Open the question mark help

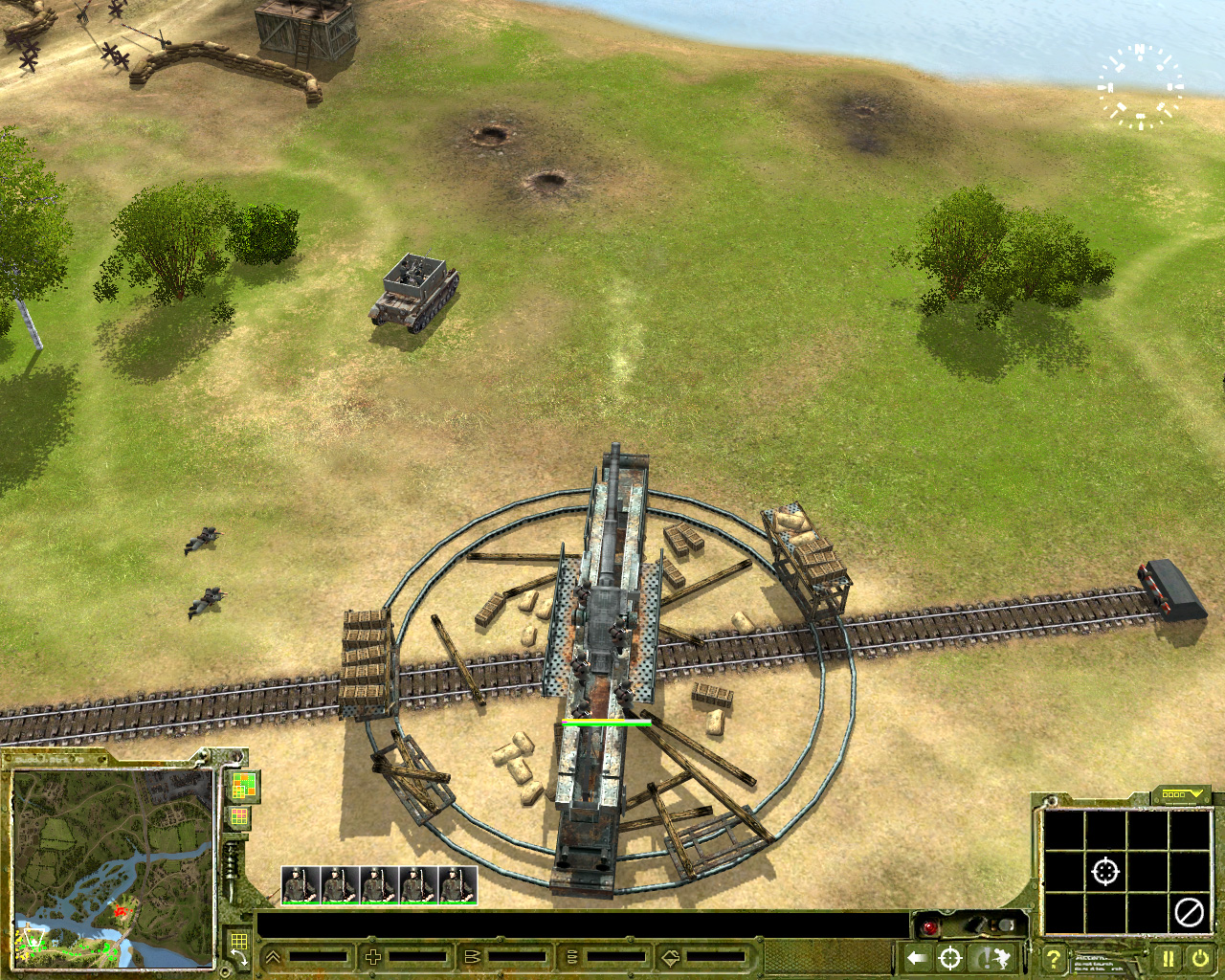pyautogui.click(x=1054, y=958)
